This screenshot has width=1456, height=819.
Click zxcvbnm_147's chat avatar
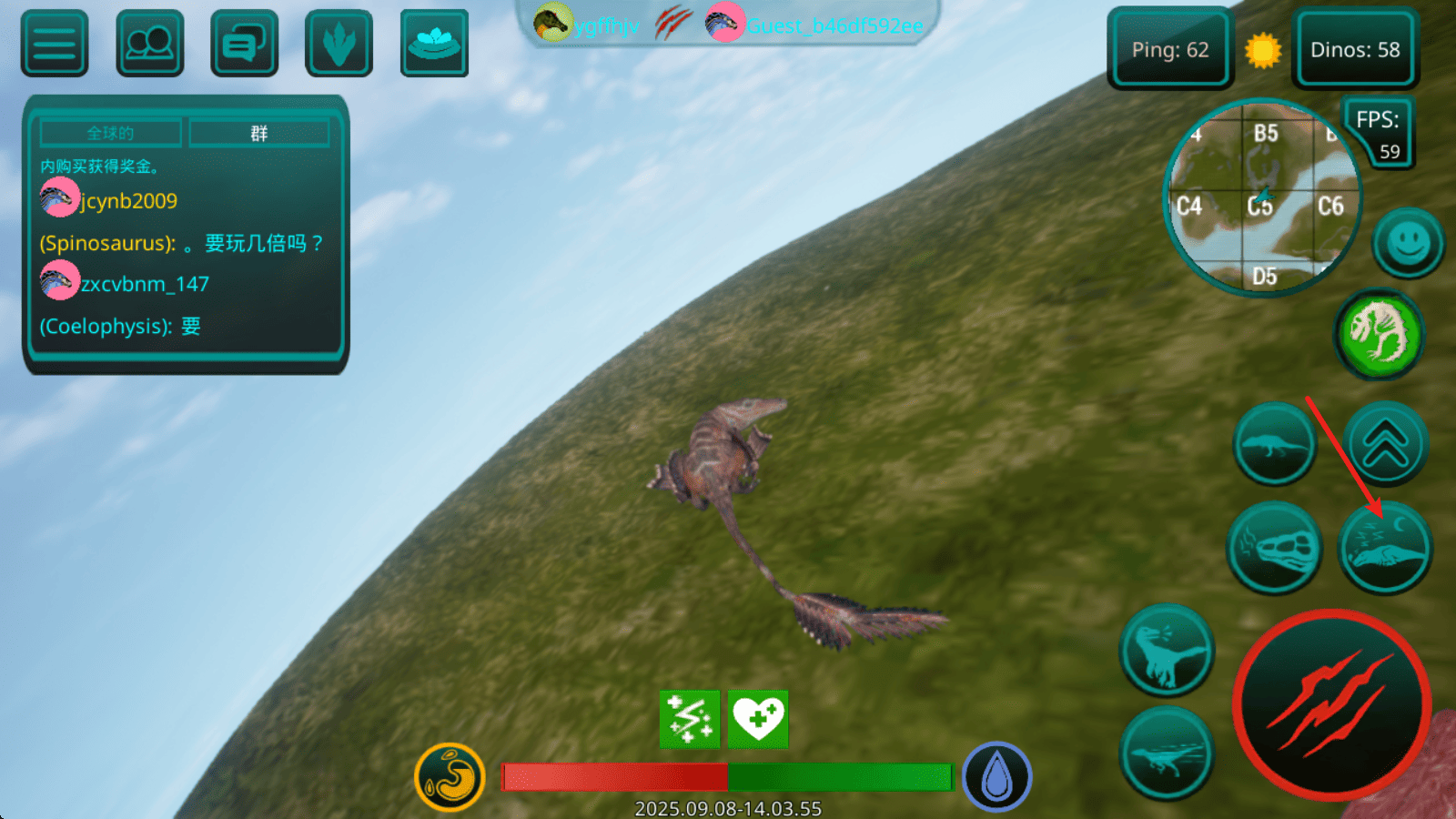point(59,281)
